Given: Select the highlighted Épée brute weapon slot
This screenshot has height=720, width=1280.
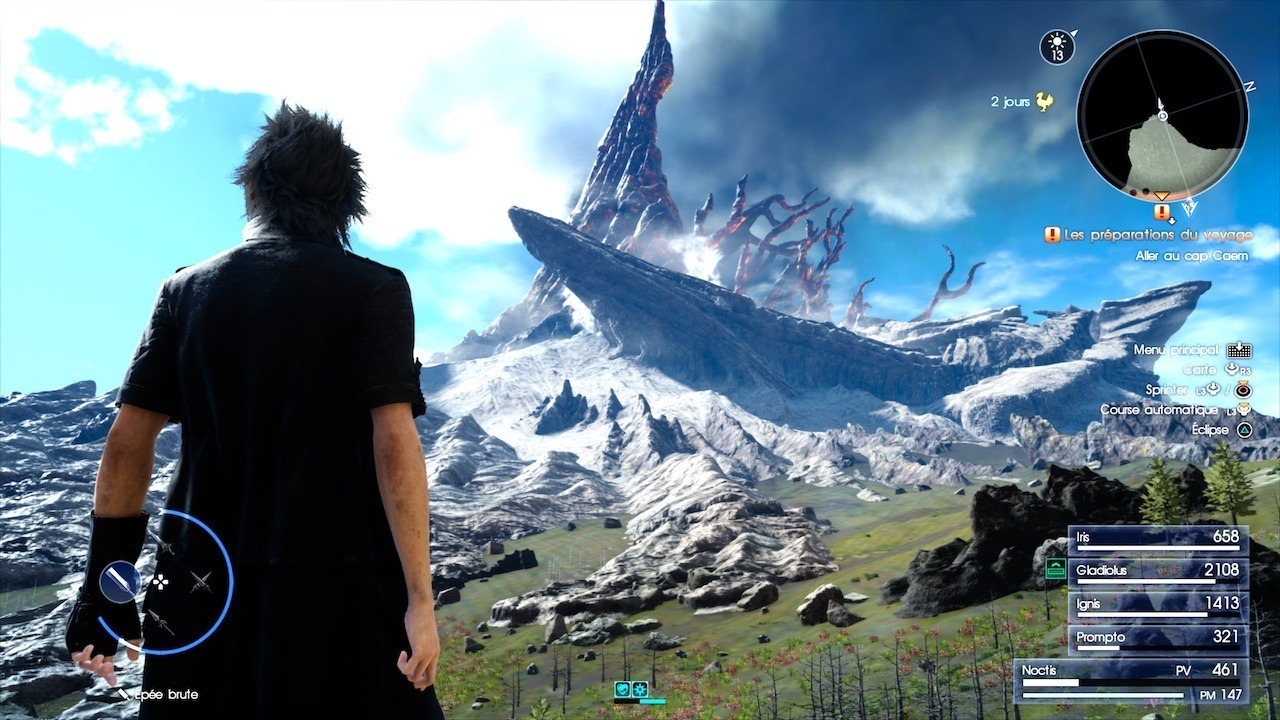Looking at the screenshot, I should pos(120,579).
